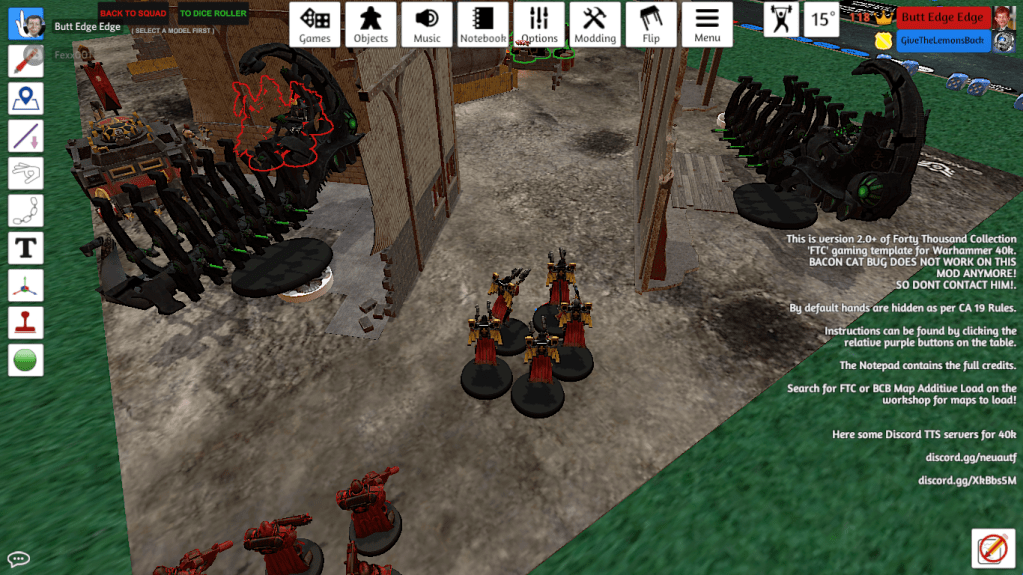
Task: Click the weightlifter icon button
Action: pyautogui.click(x=781, y=19)
